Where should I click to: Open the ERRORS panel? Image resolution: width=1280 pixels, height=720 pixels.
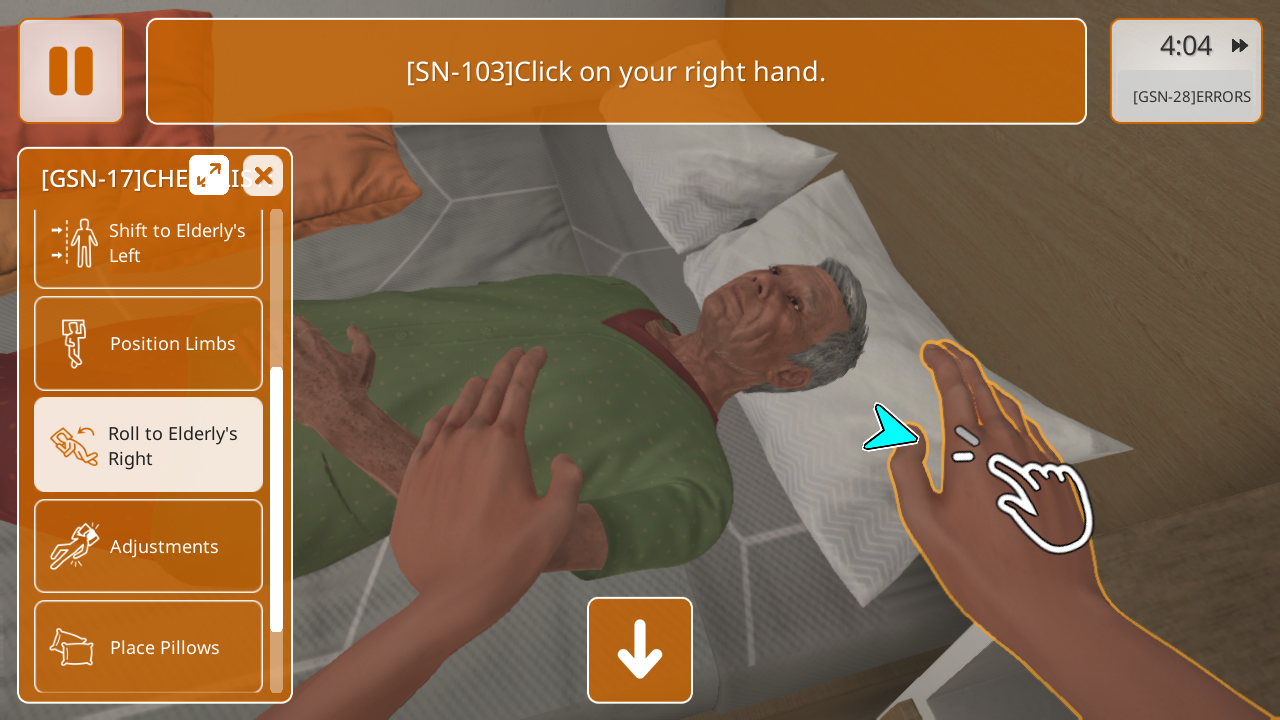(x=1190, y=97)
